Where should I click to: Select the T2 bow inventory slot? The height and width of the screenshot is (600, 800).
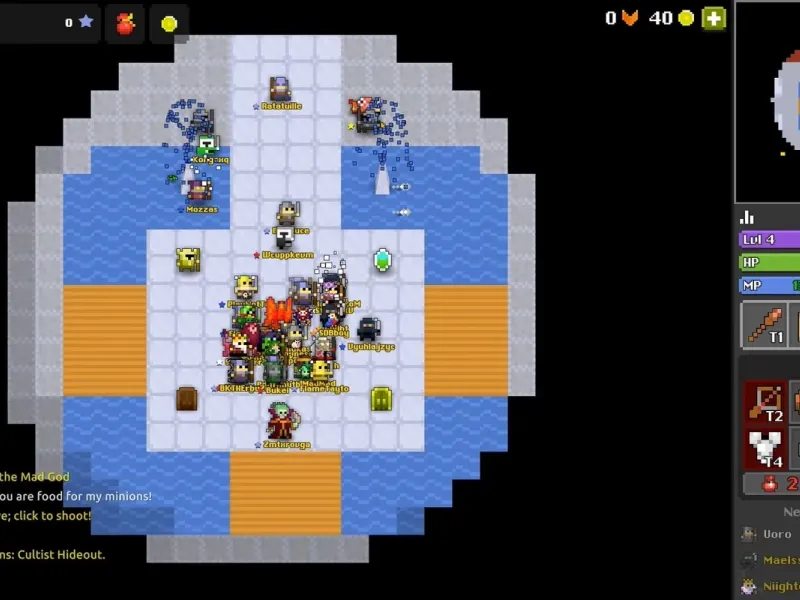click(x=765, y=402)
